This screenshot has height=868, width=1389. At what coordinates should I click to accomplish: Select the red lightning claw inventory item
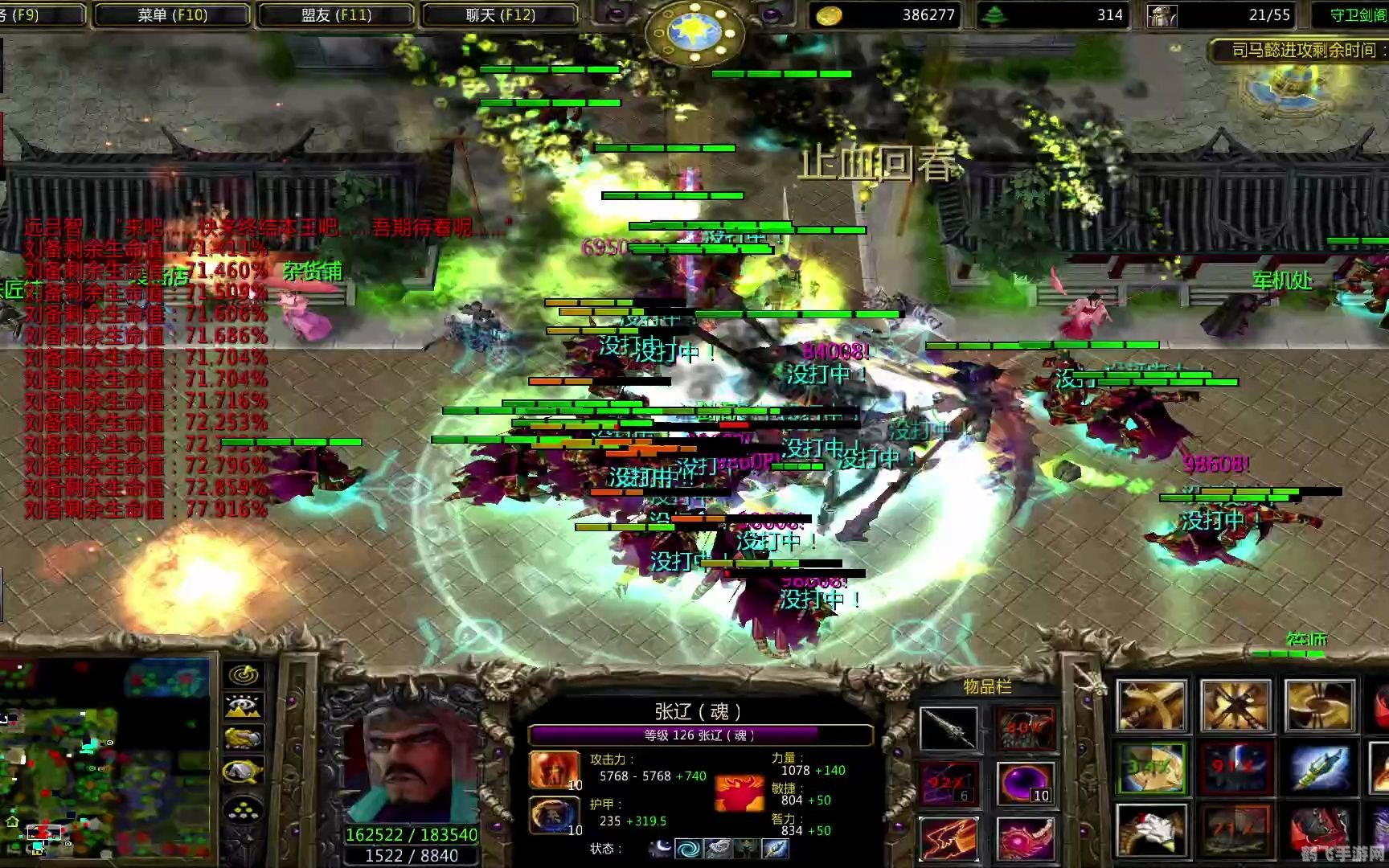[949, 837]
